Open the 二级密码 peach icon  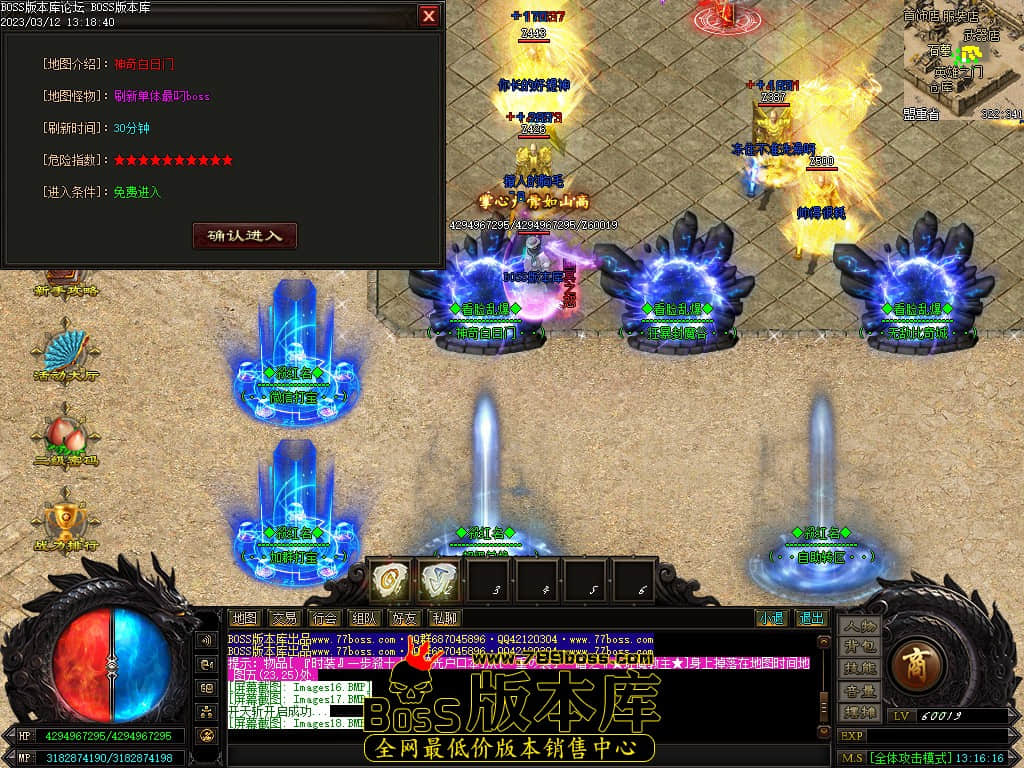[67, 440]
